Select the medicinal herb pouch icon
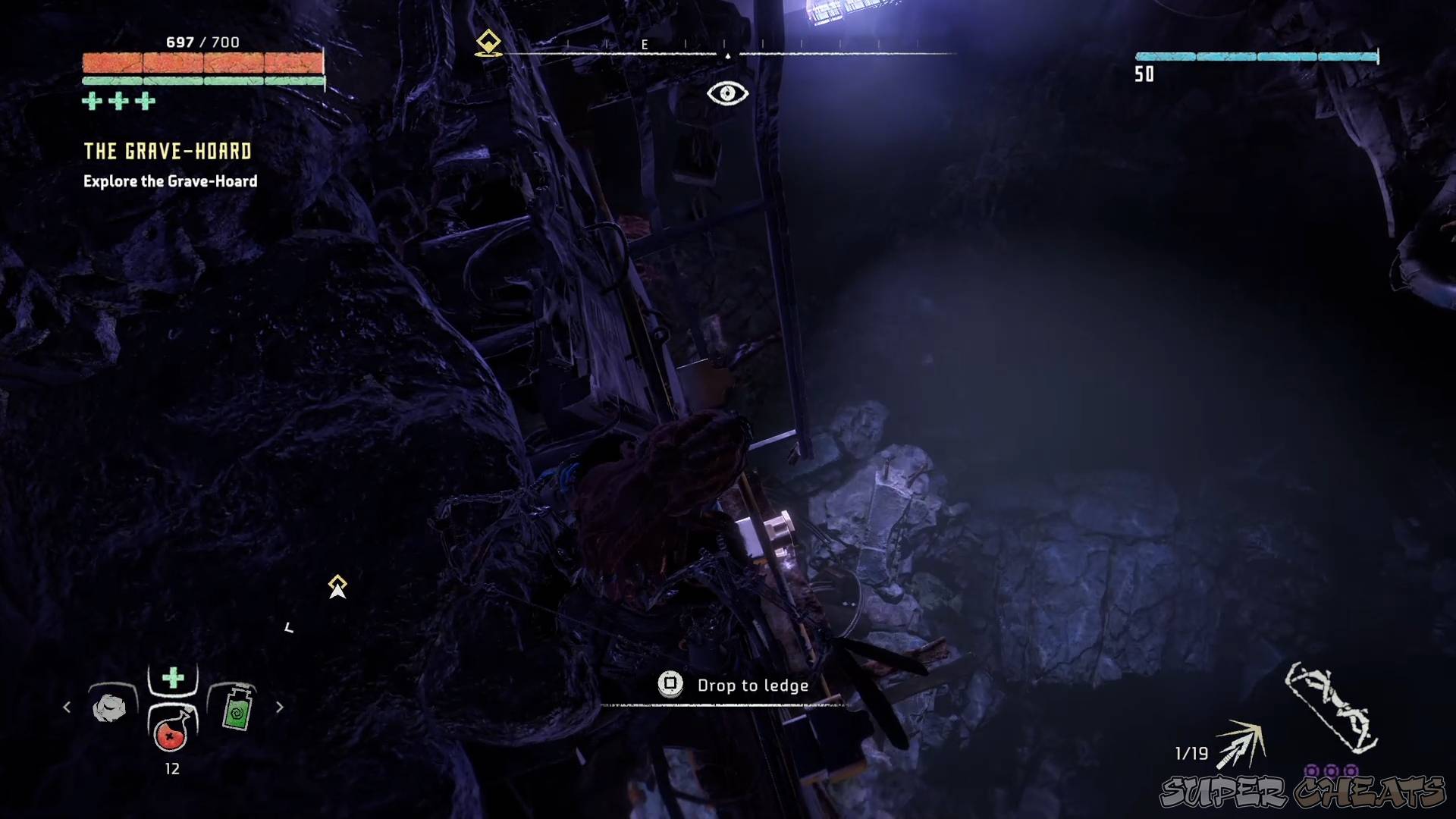This screenshot has height=819, width=1456. [109, 708]
